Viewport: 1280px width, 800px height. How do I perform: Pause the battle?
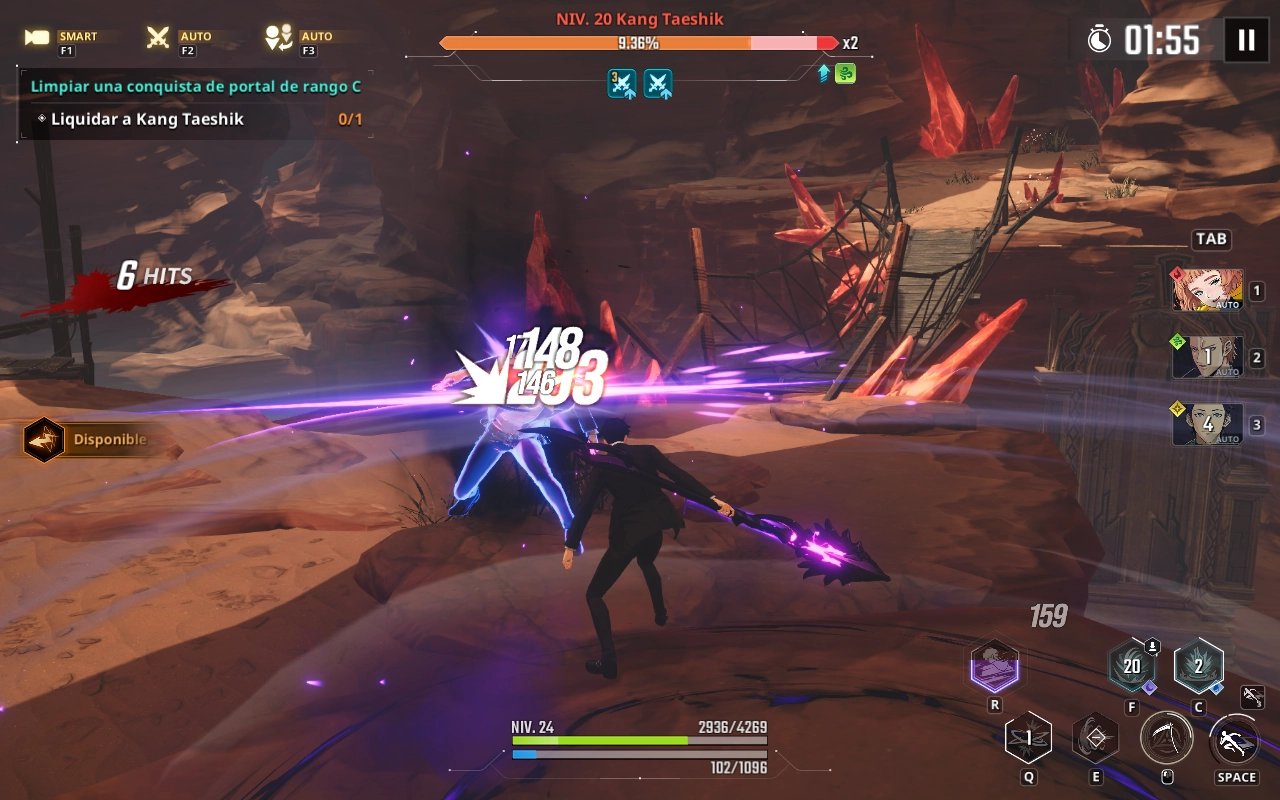[x=1246, y=40]
